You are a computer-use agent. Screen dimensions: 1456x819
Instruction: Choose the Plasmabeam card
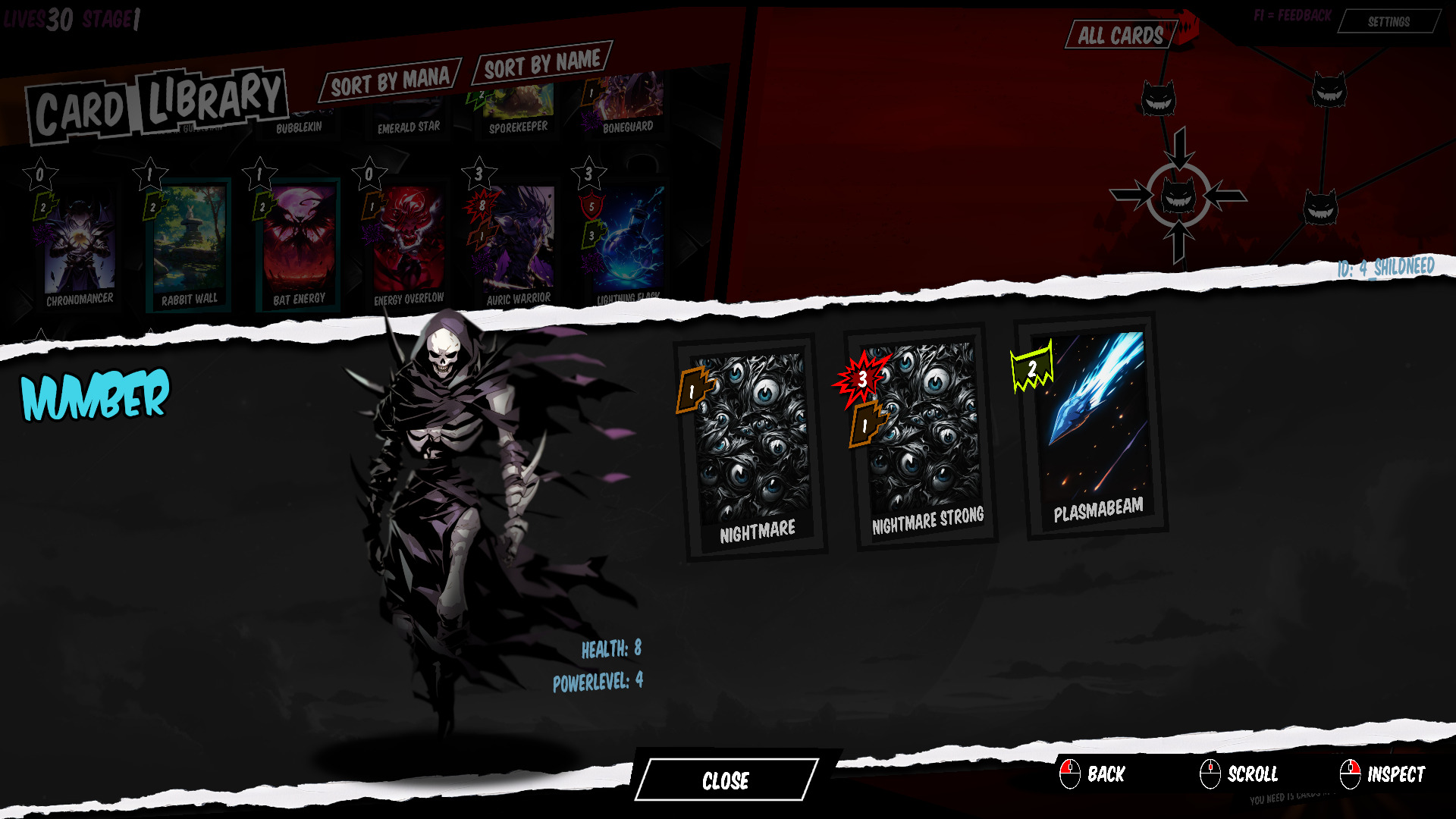click(1096, 428)
